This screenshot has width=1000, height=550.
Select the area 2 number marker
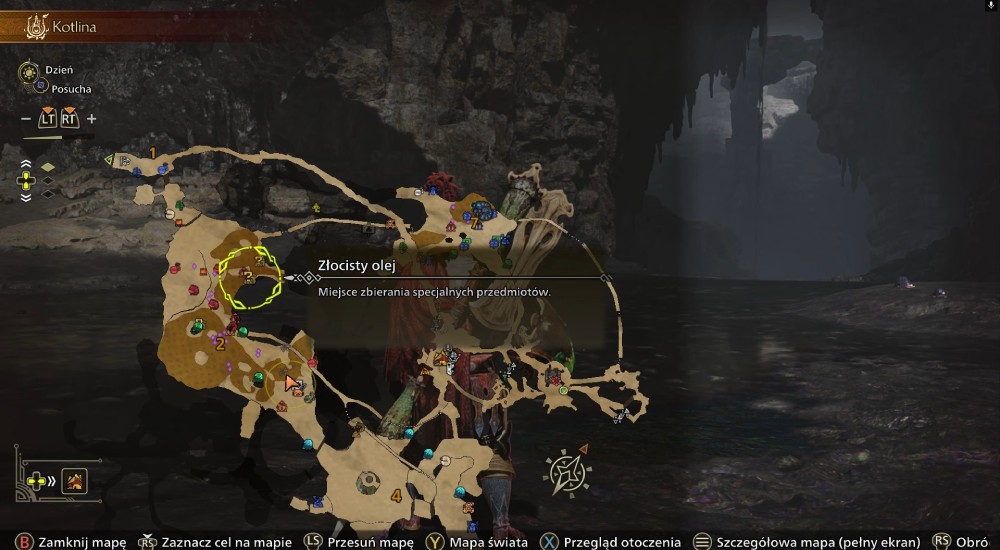(220, 345)
